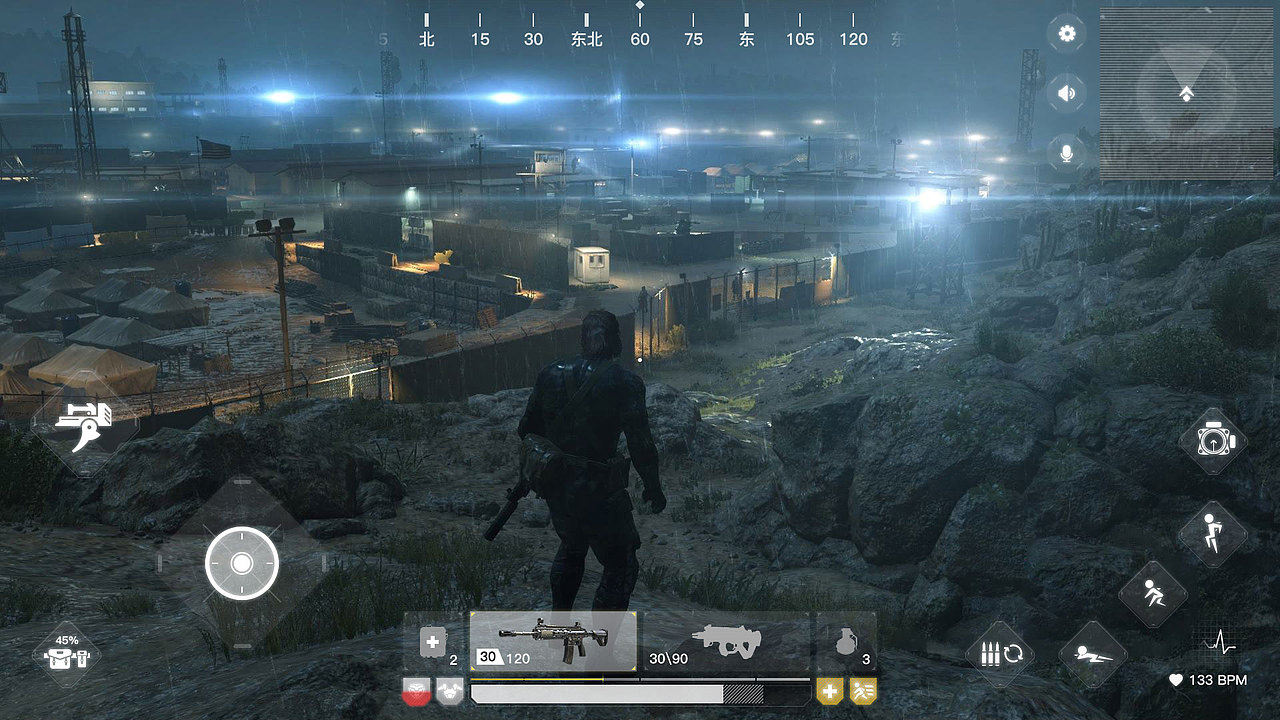Viewport: 1280px width, 720px height.
Task: Click the body armor vest icon
Action: (450, 690)
